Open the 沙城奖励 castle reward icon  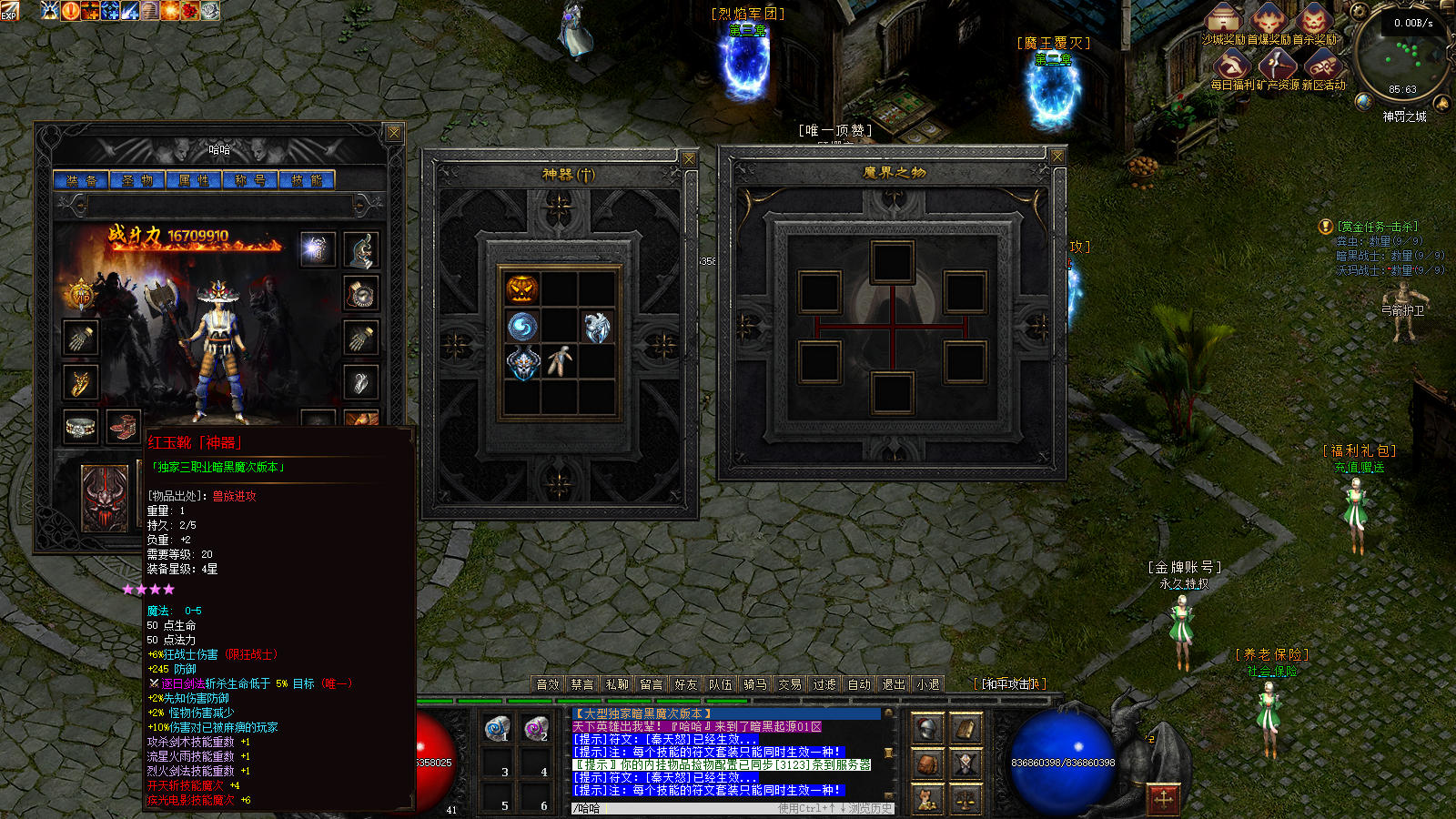pos(1225,20)
